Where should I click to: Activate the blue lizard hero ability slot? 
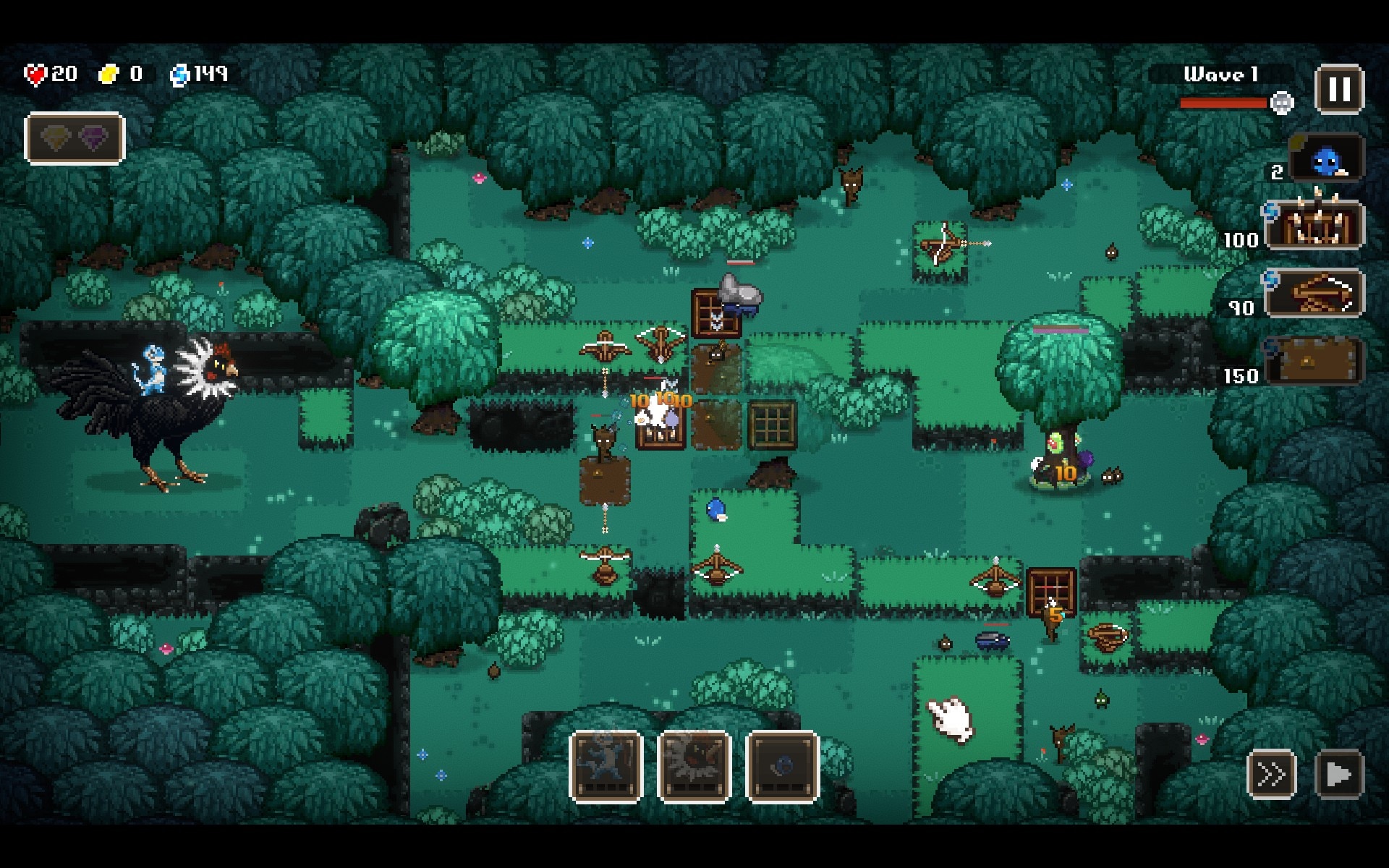pyautogui.click(x=606, y=767)
